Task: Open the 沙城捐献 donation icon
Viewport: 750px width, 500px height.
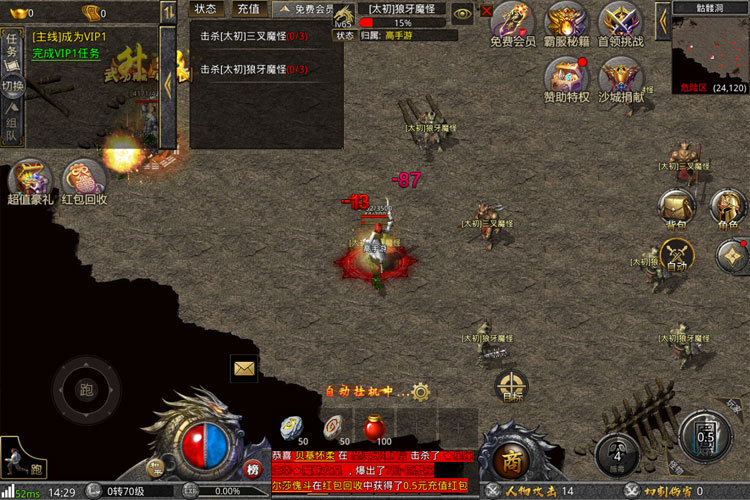Action: click(x=621, y=76)
